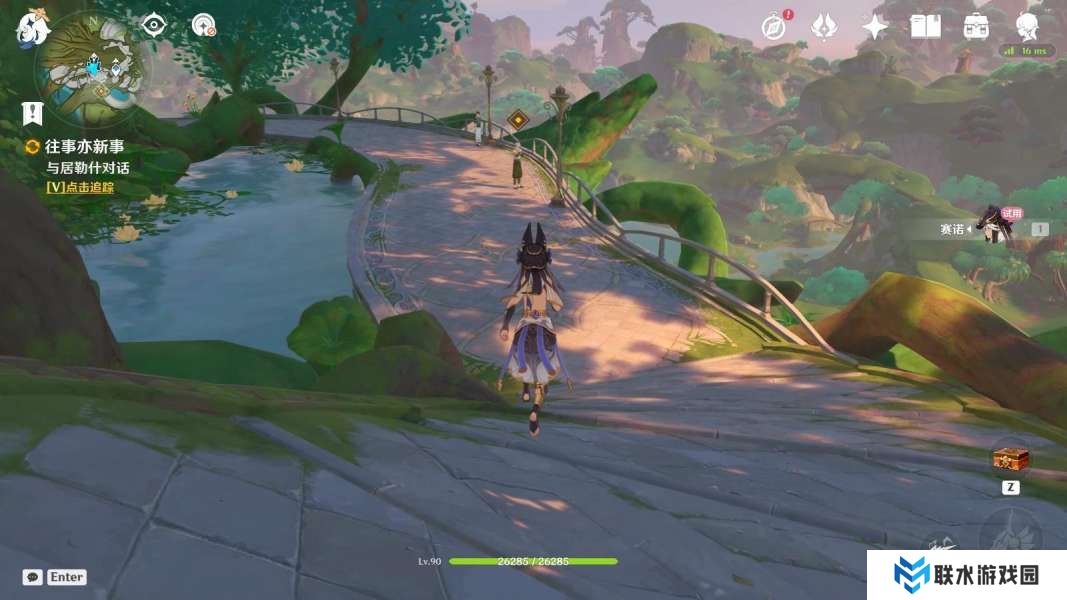The width and height of the screenshot is (1067, 600).
Task: Click the signal icon beside the eye
Action: tap(204, 25)
